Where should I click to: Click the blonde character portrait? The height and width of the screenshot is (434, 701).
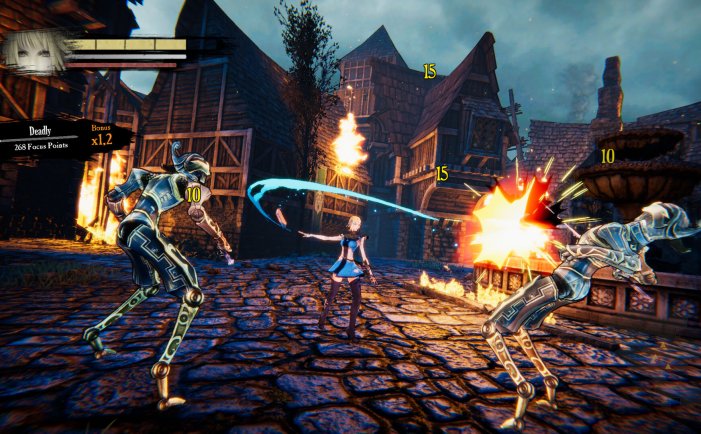point(33,53)
